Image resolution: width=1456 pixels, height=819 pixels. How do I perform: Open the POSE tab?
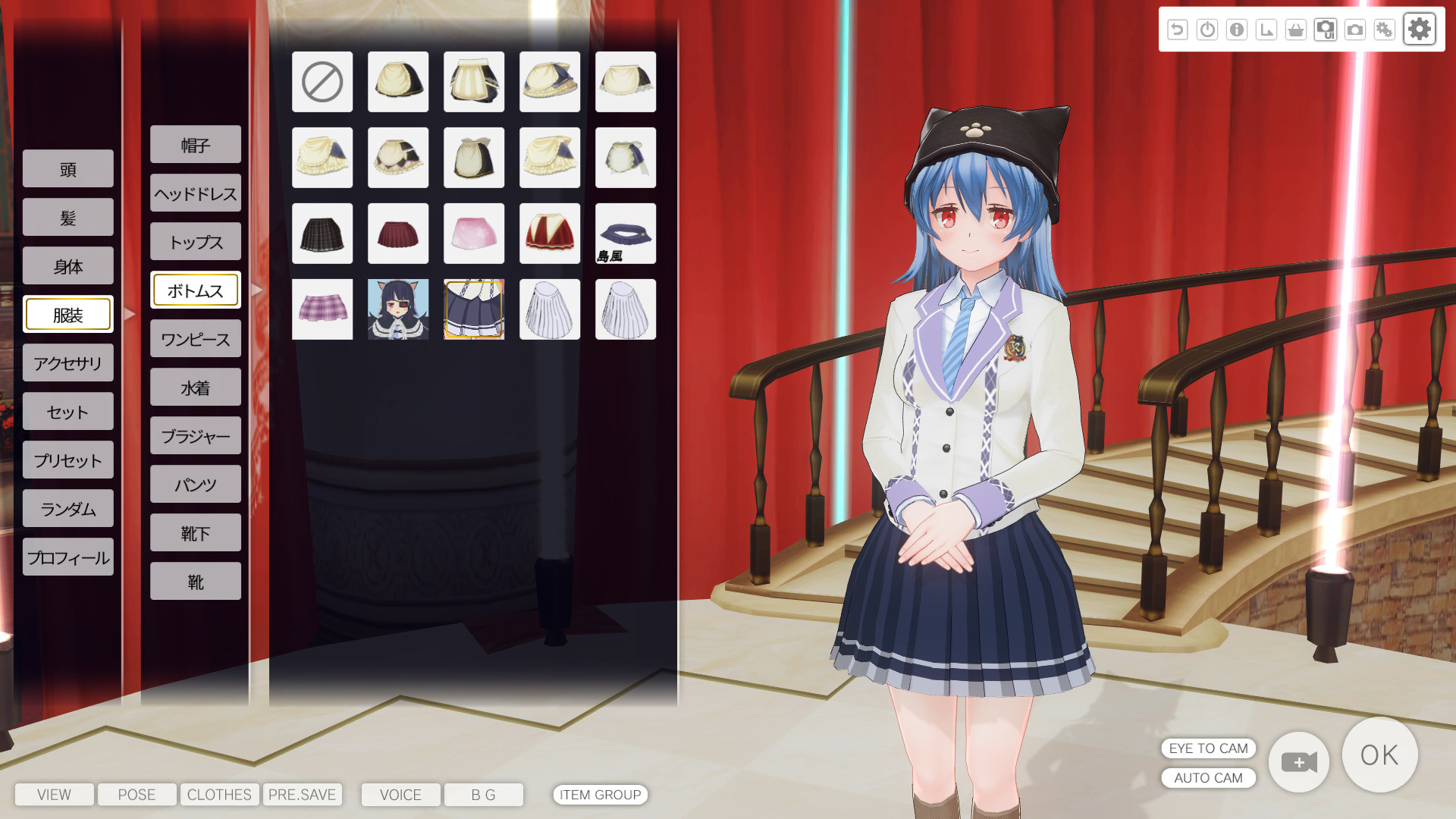[x=136, y=795]
